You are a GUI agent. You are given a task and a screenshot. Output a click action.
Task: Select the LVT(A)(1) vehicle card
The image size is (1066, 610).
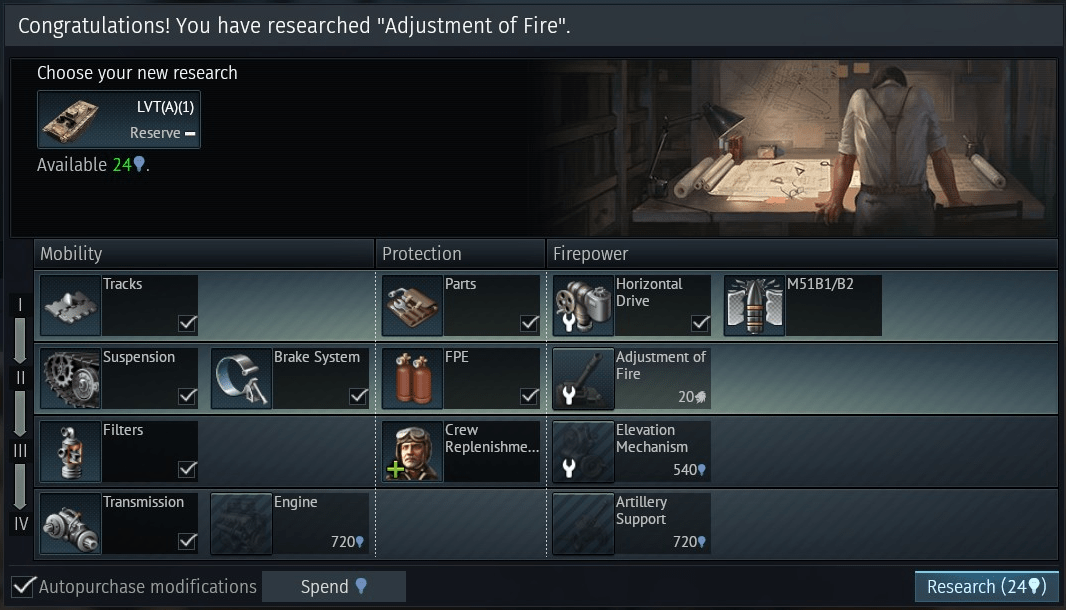(x=119, y=120)
